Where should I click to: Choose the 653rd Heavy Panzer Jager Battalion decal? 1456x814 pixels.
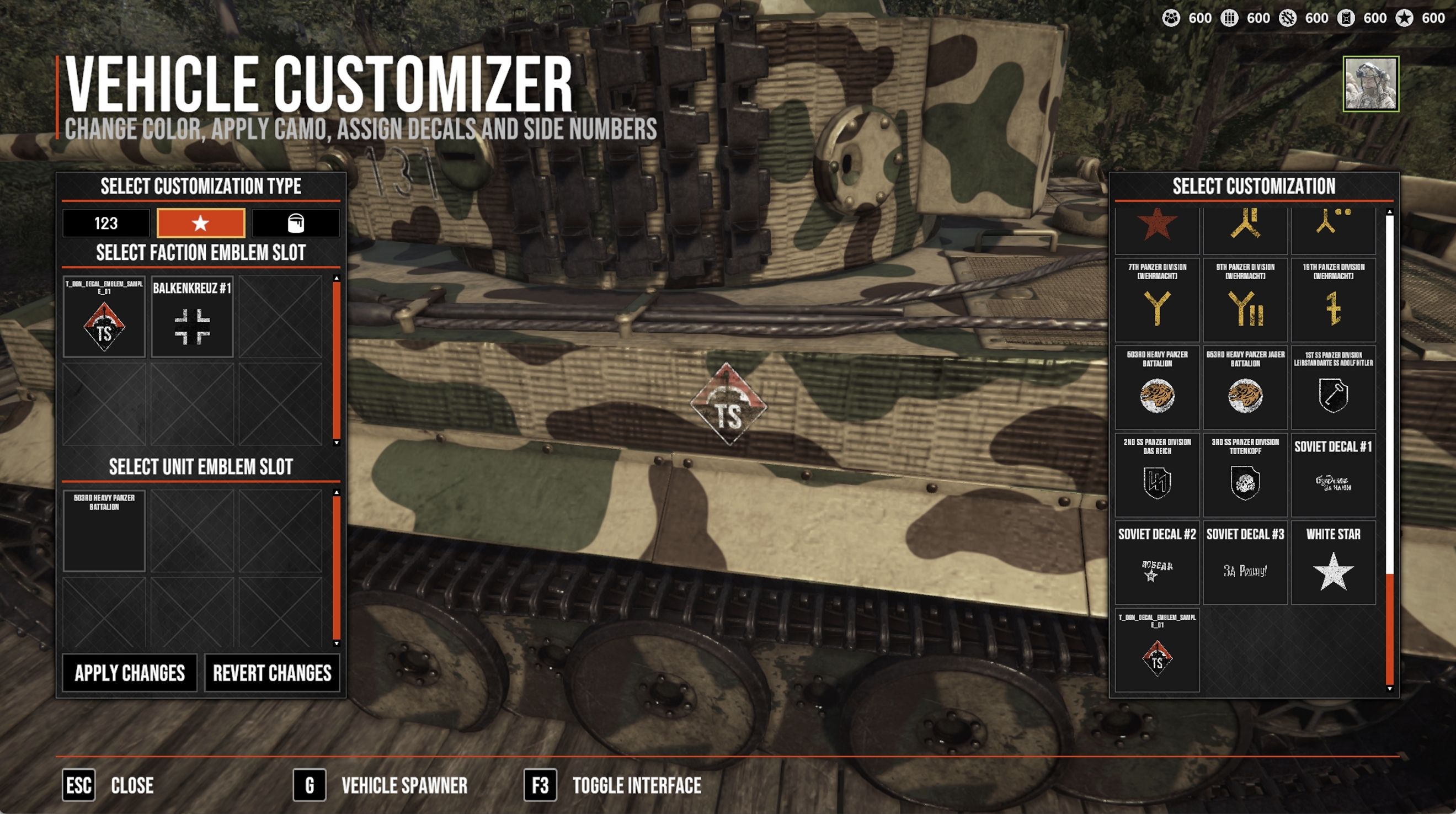pos(1245,388)
